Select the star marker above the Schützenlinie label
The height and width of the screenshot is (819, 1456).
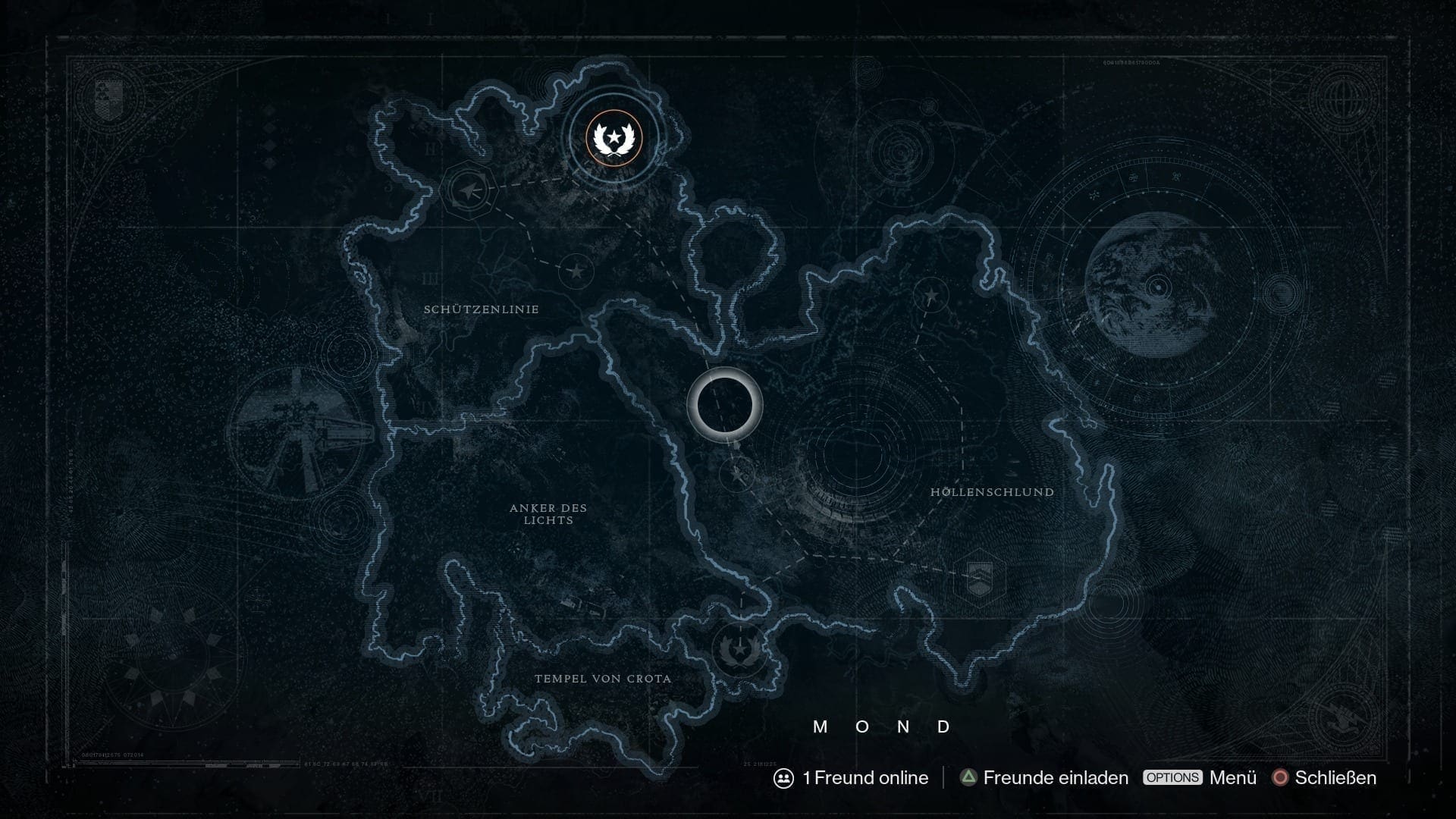[x=576, y=270]
